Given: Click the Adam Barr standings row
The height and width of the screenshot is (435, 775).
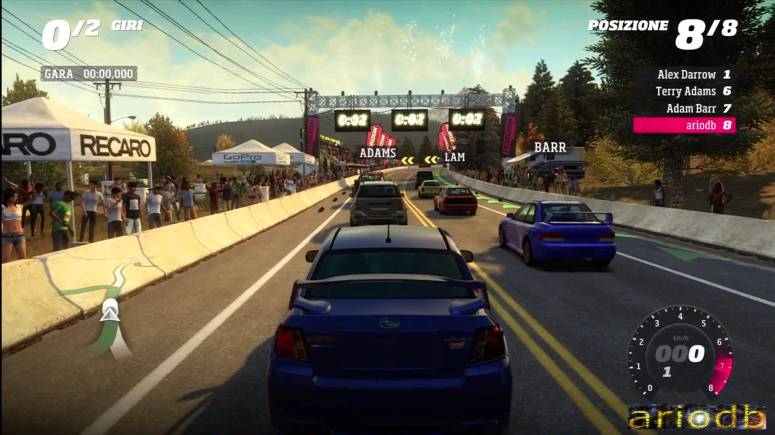Looking at the screenshot, I should [693, 108].
